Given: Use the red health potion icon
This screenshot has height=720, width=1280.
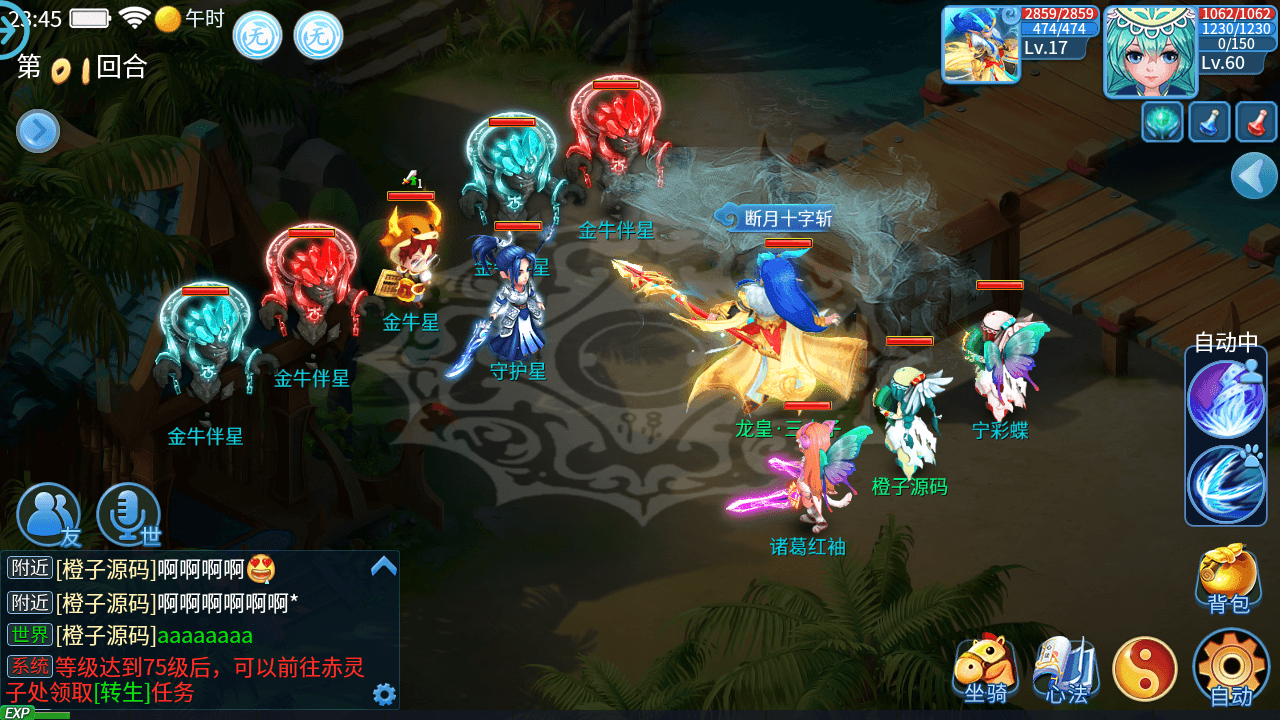Looking at the screenshot, I should coord(1257,123).
